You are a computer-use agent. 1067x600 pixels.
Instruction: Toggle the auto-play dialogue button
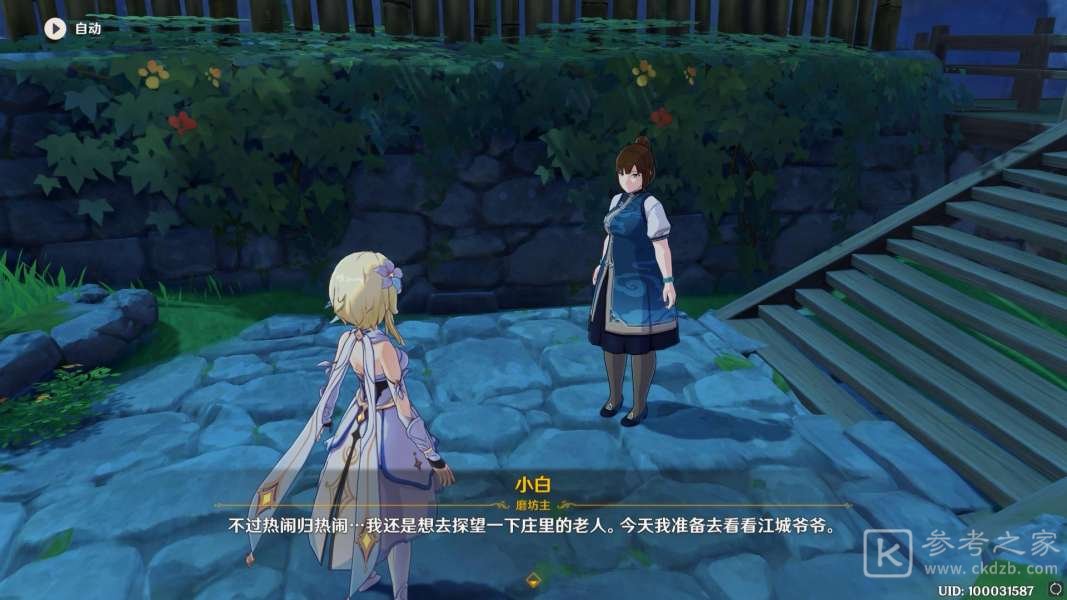pyautogui.click(x=54, y=28)
